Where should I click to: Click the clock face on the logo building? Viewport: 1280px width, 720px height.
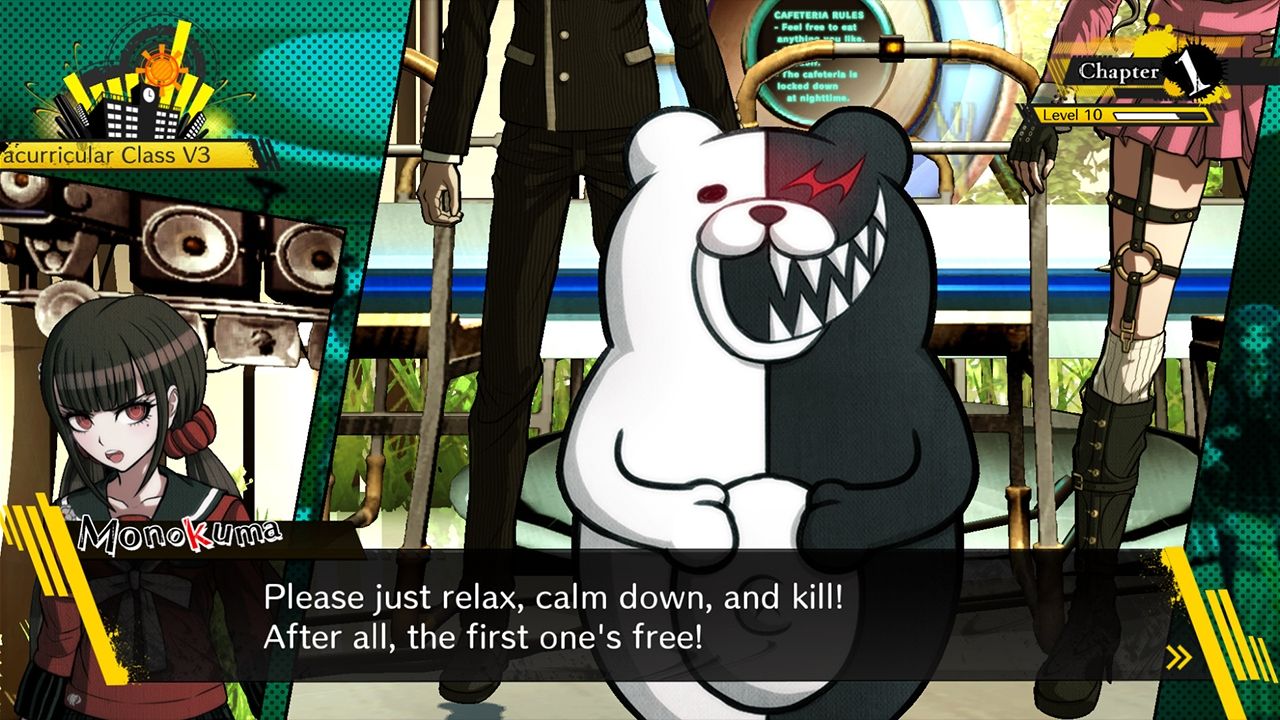coord(150,95)
